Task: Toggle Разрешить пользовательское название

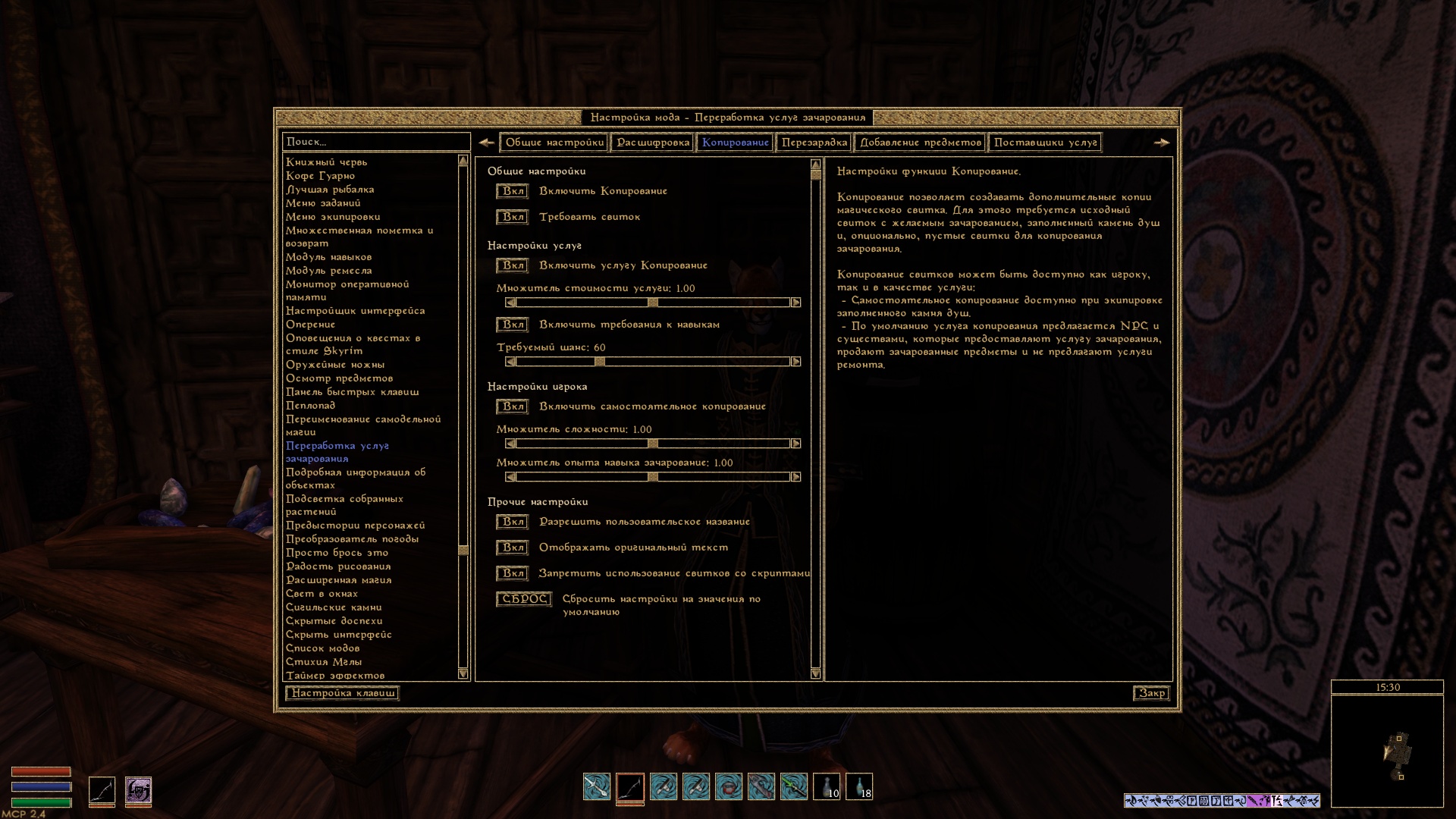Action: pos(513,522)
